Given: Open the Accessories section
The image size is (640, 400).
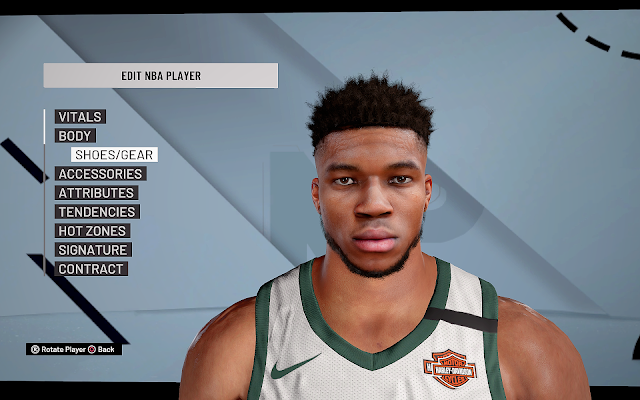Looking at the screenshot, I should click(100, 174).
